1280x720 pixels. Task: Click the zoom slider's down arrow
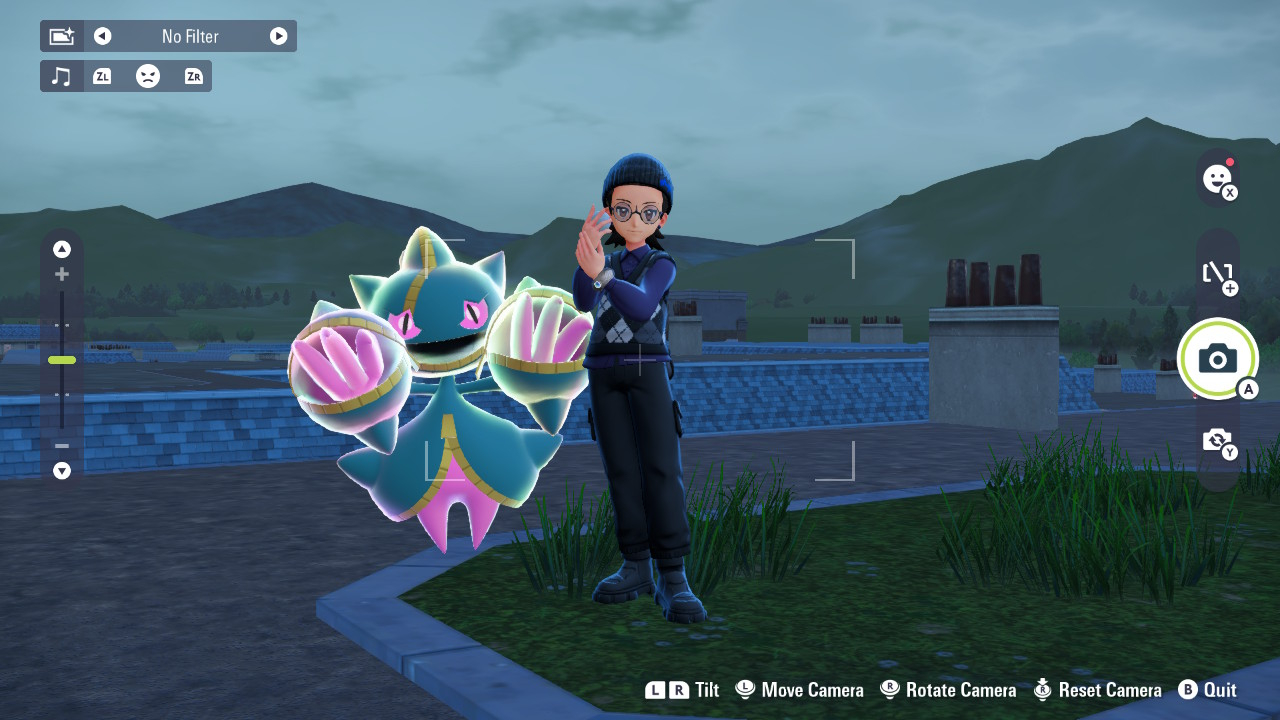[x=62, y=470]
